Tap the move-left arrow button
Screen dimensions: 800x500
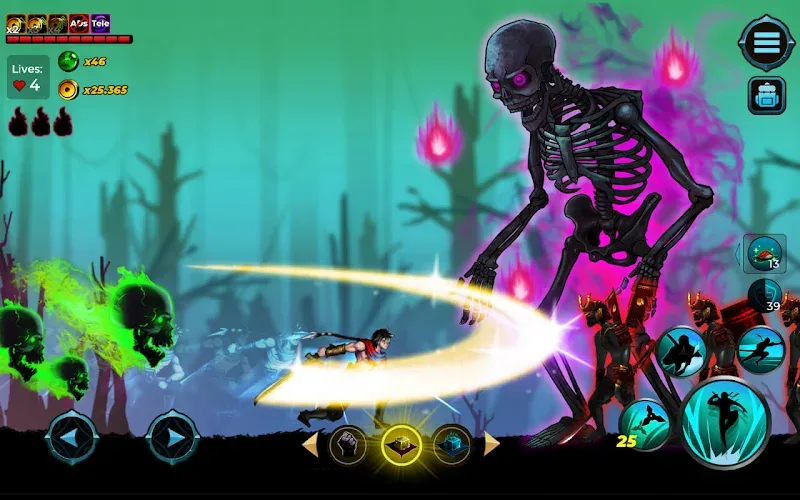pos(72,437)
